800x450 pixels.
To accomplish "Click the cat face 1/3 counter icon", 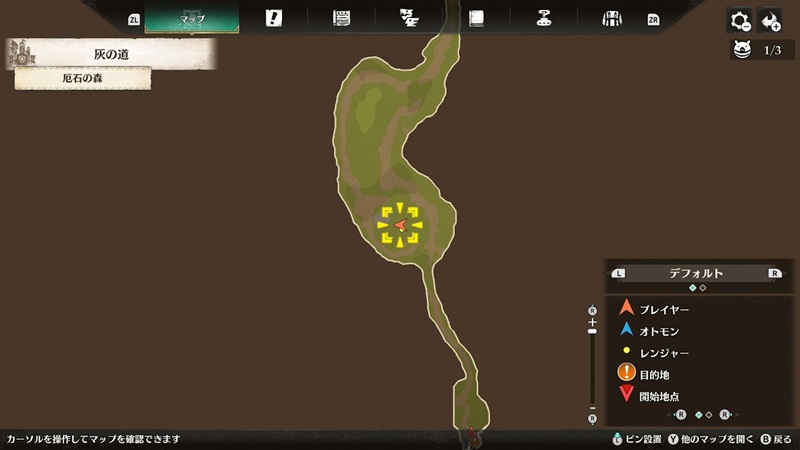I will 742,49.
